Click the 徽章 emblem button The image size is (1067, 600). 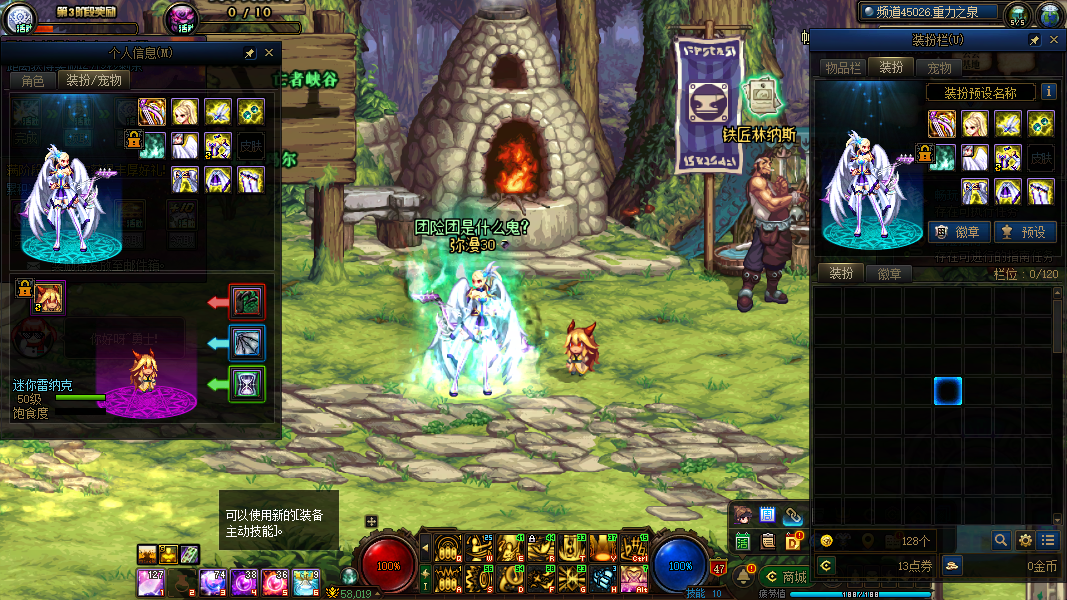point(960,232)
